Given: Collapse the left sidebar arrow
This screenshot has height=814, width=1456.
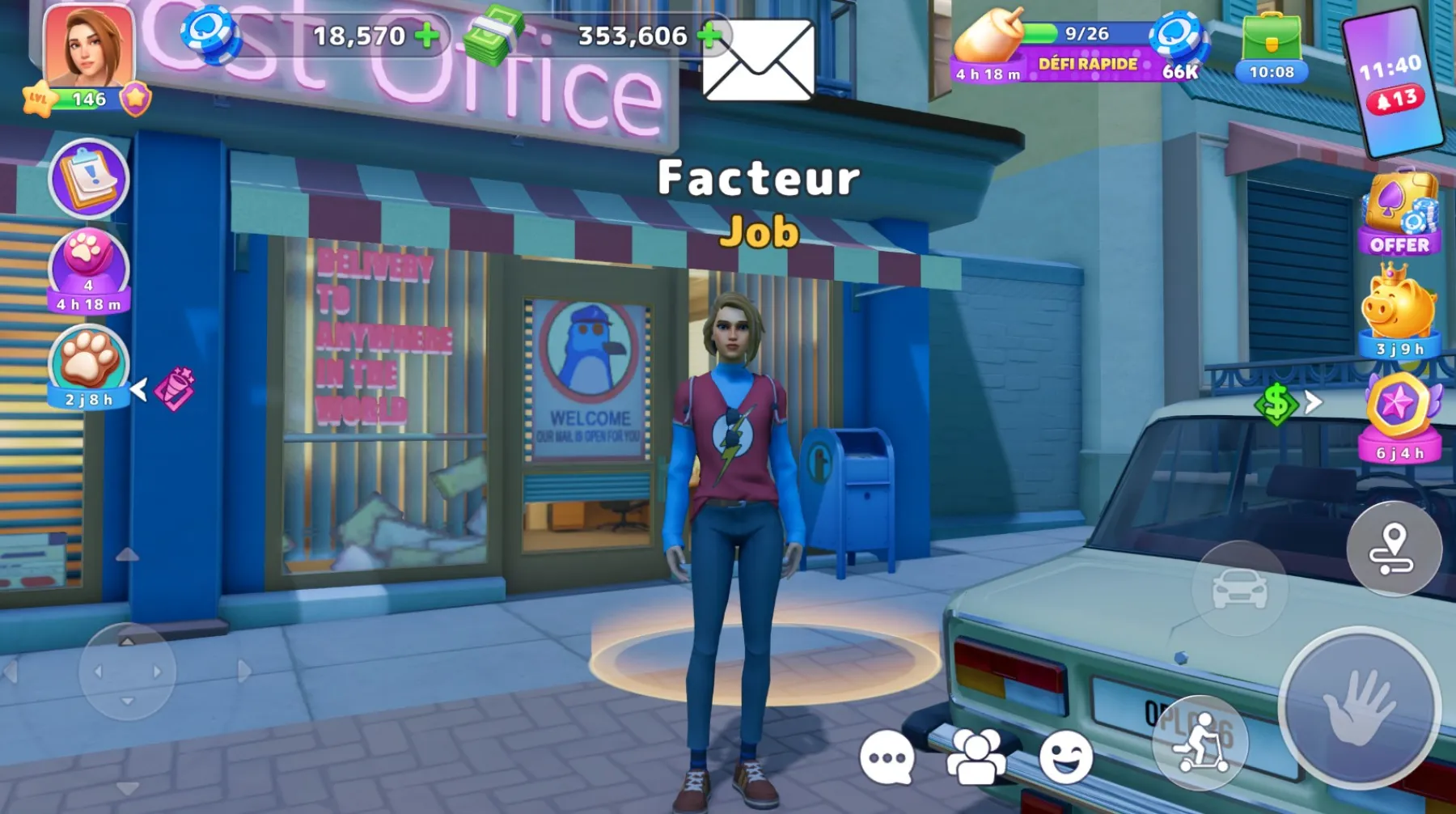Looking at the screenshot, I should click(x=139, y=388).
